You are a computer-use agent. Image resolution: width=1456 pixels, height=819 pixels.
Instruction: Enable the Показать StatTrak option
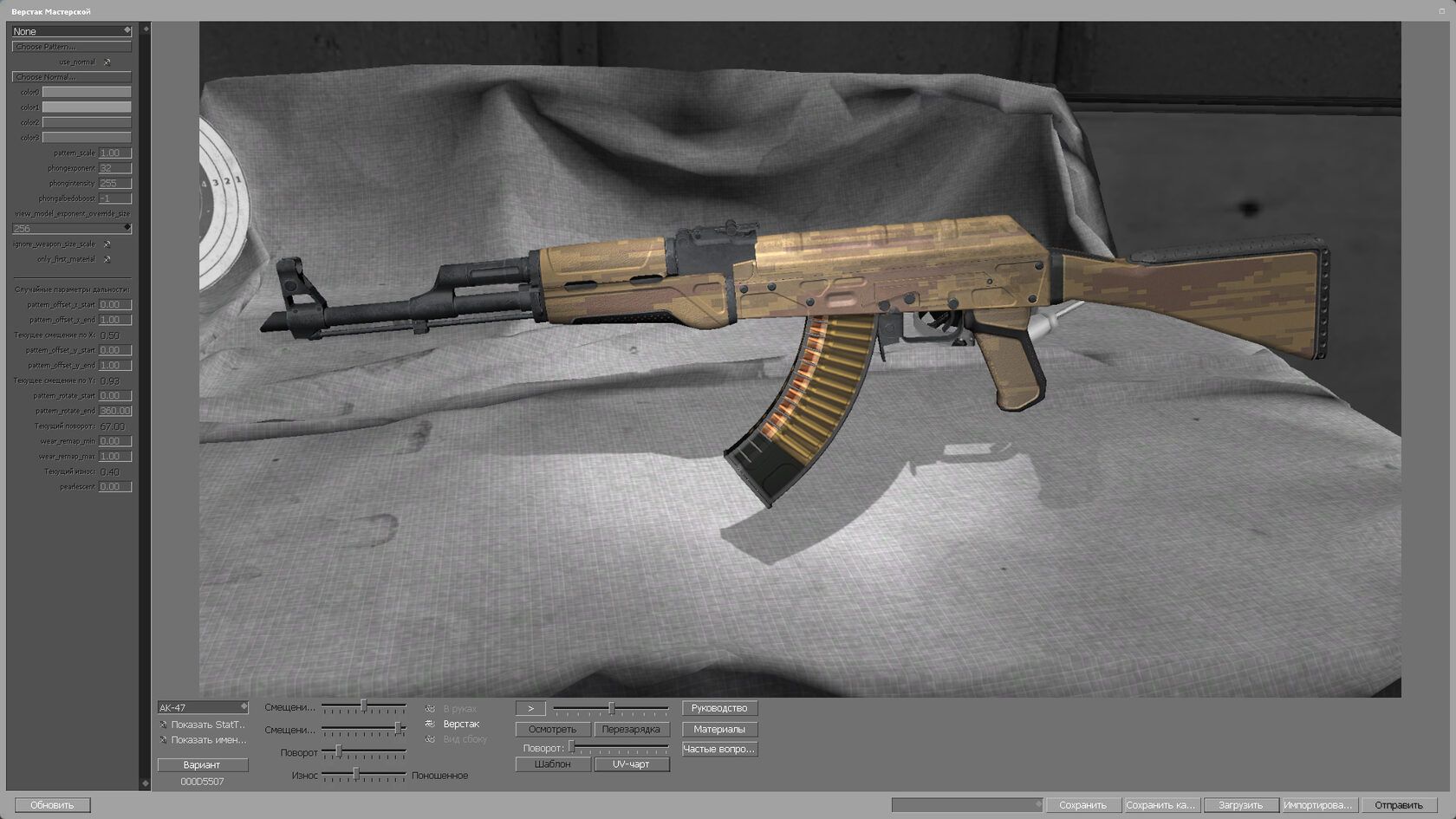[161, 723]
